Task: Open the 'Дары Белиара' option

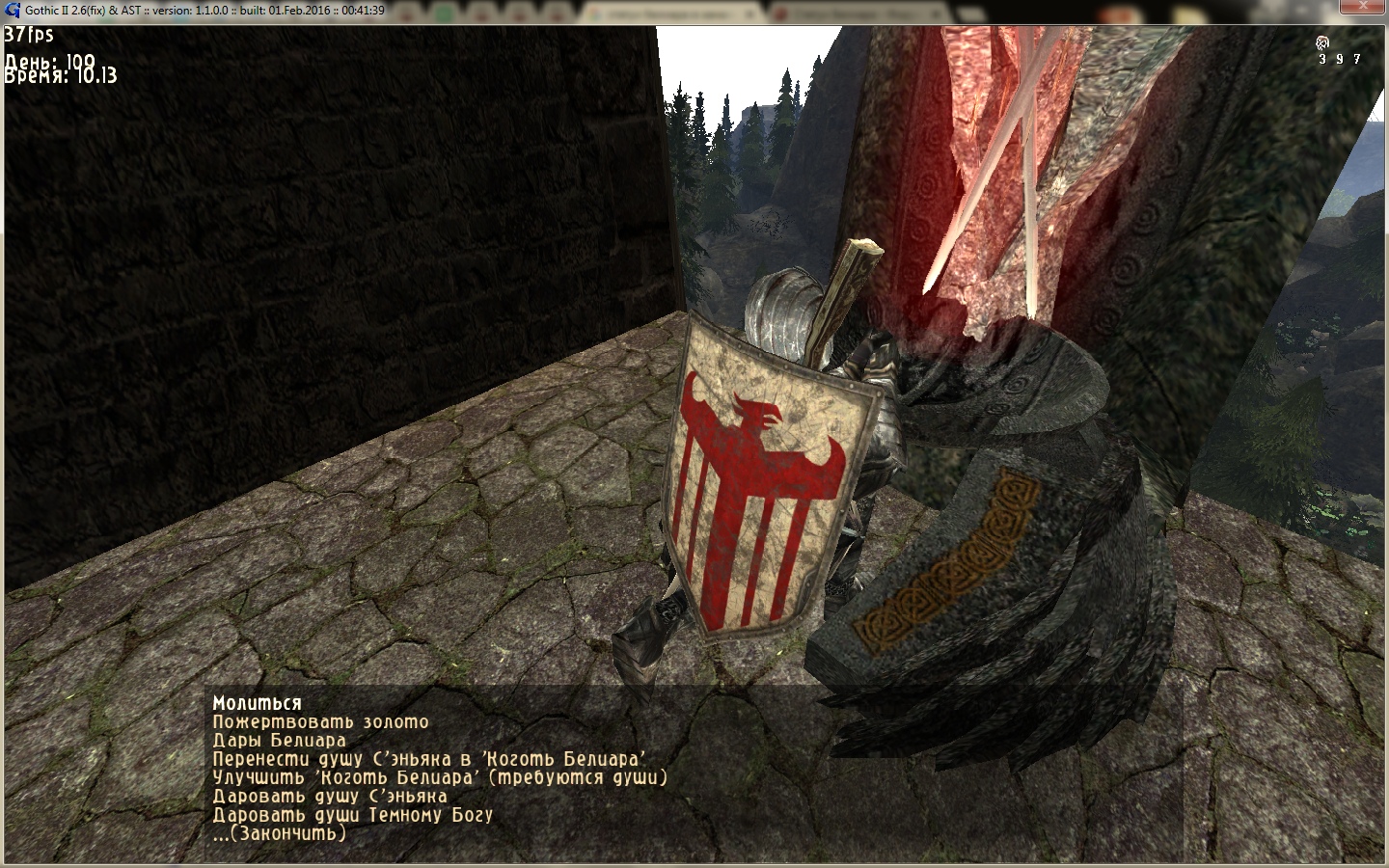Action: [279, 741]
